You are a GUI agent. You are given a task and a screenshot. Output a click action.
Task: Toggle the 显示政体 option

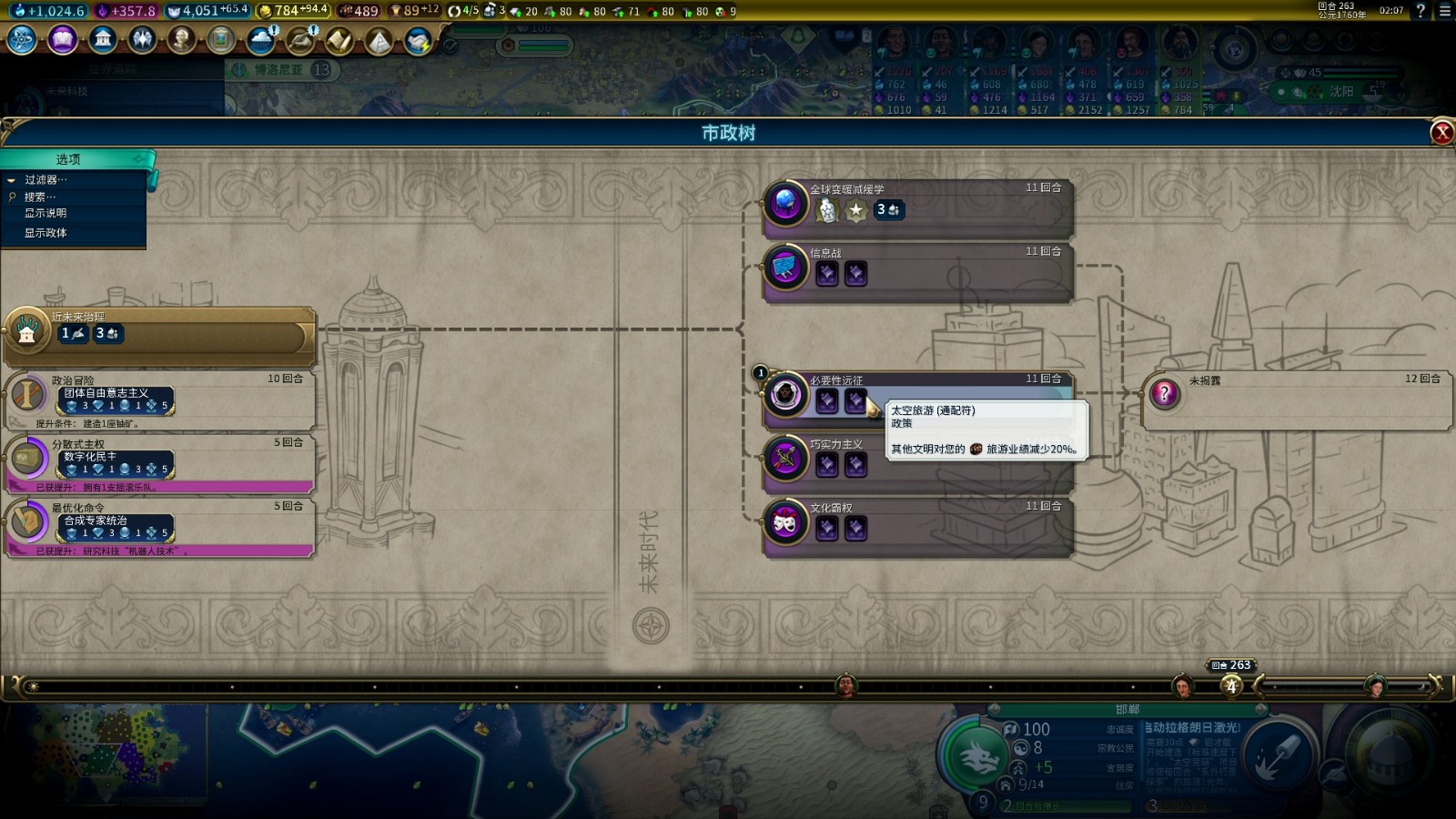45,233
